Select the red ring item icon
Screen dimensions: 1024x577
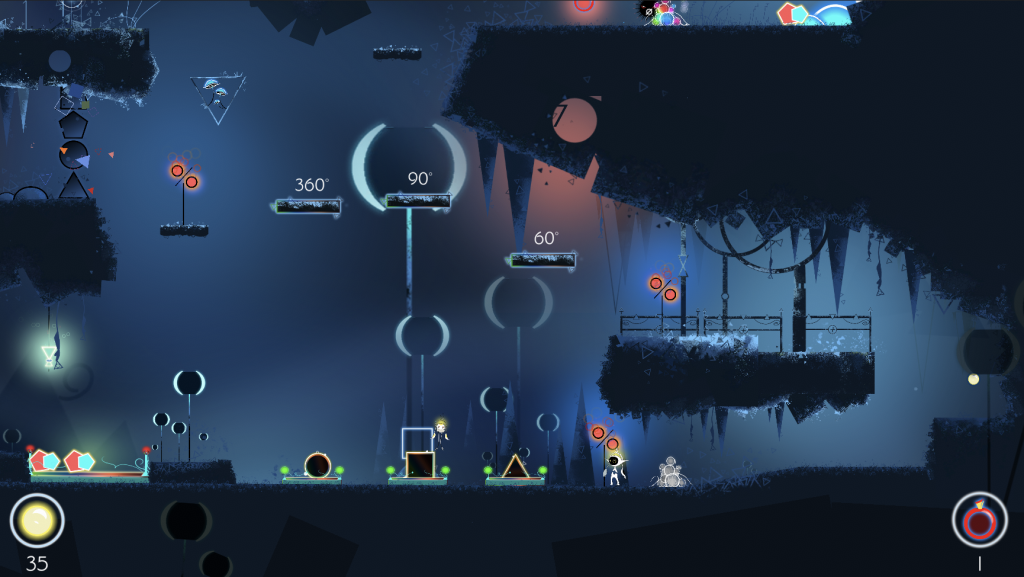[x=979, y=520]
